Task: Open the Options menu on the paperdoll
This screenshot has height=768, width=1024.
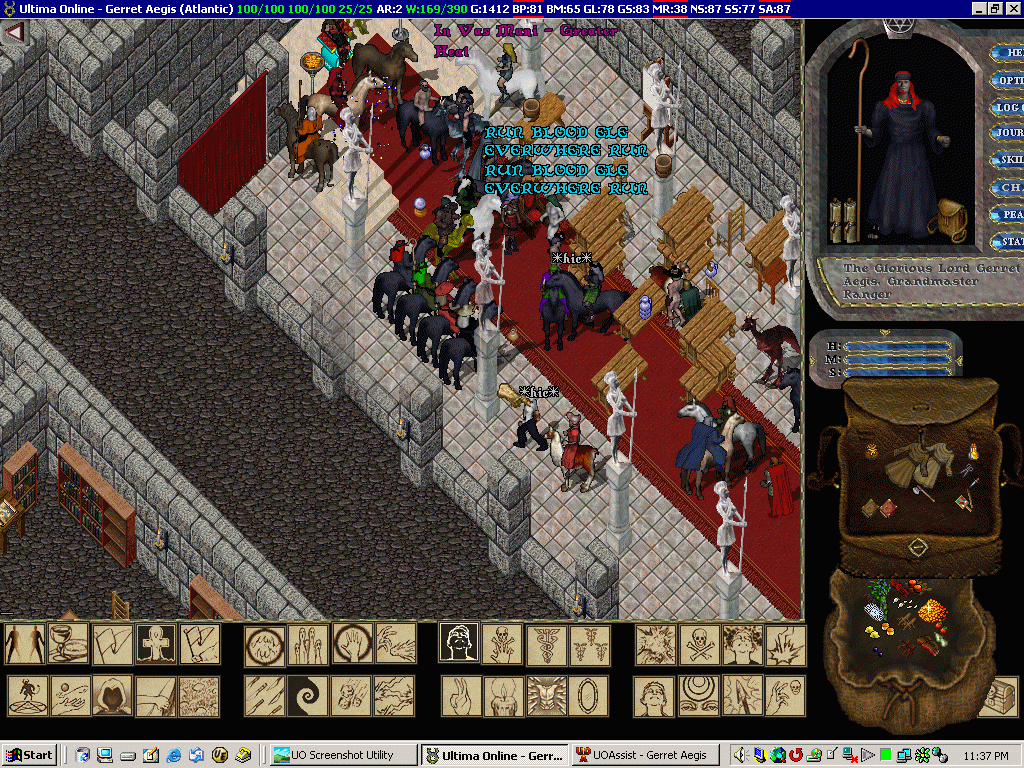Action: 1008,80
